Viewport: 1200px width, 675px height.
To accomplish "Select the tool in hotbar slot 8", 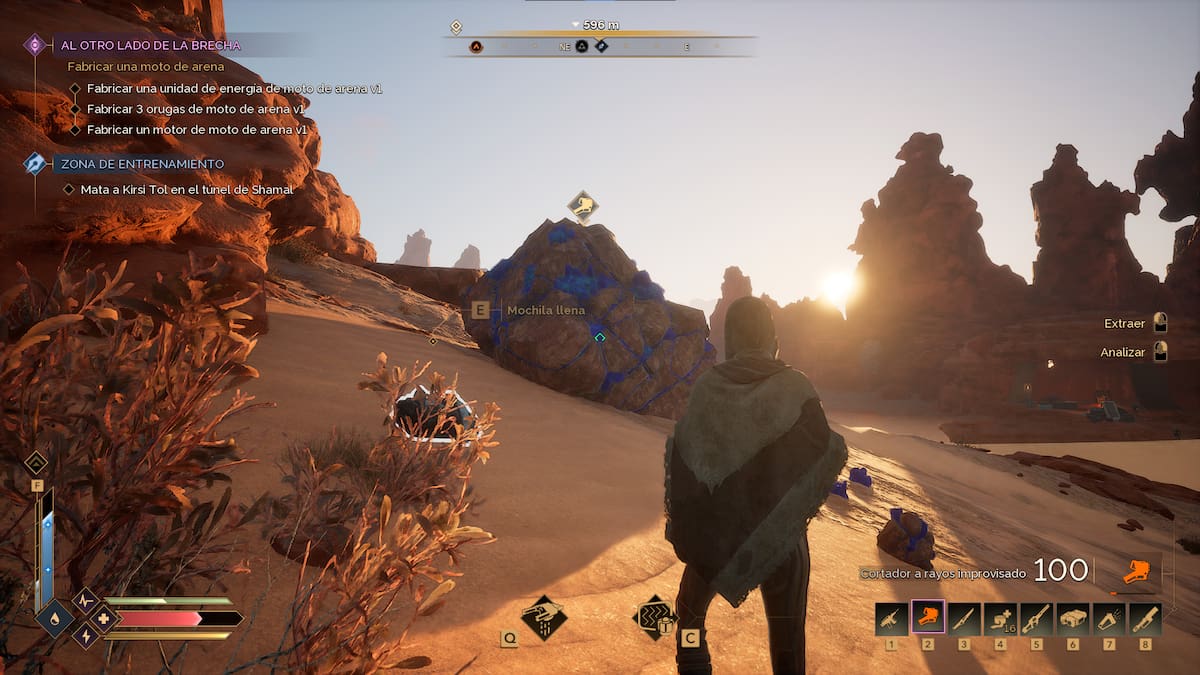I will pyautogui.click(x=1145, y=619).
